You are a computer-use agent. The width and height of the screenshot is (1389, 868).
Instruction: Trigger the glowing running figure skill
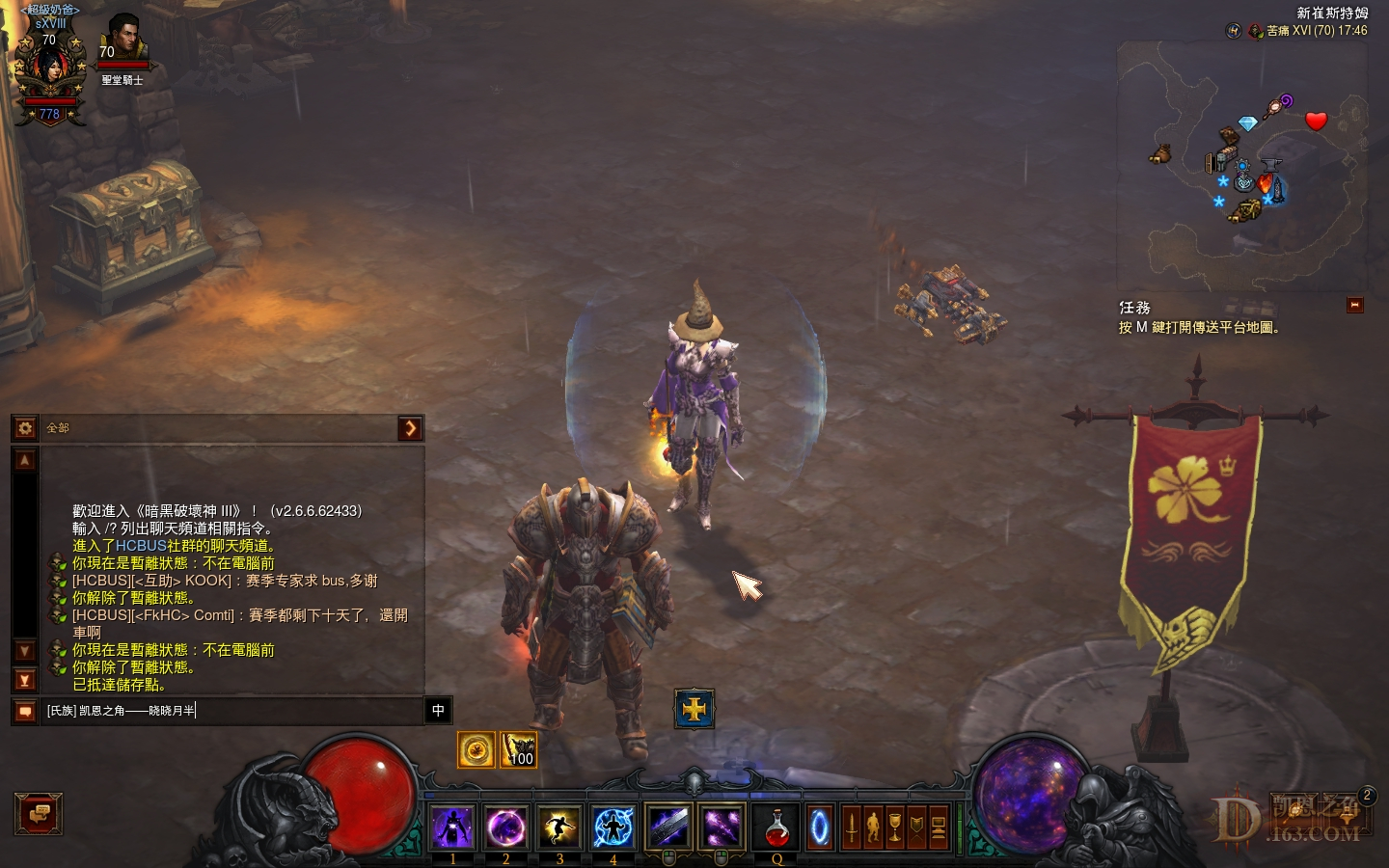559,827
